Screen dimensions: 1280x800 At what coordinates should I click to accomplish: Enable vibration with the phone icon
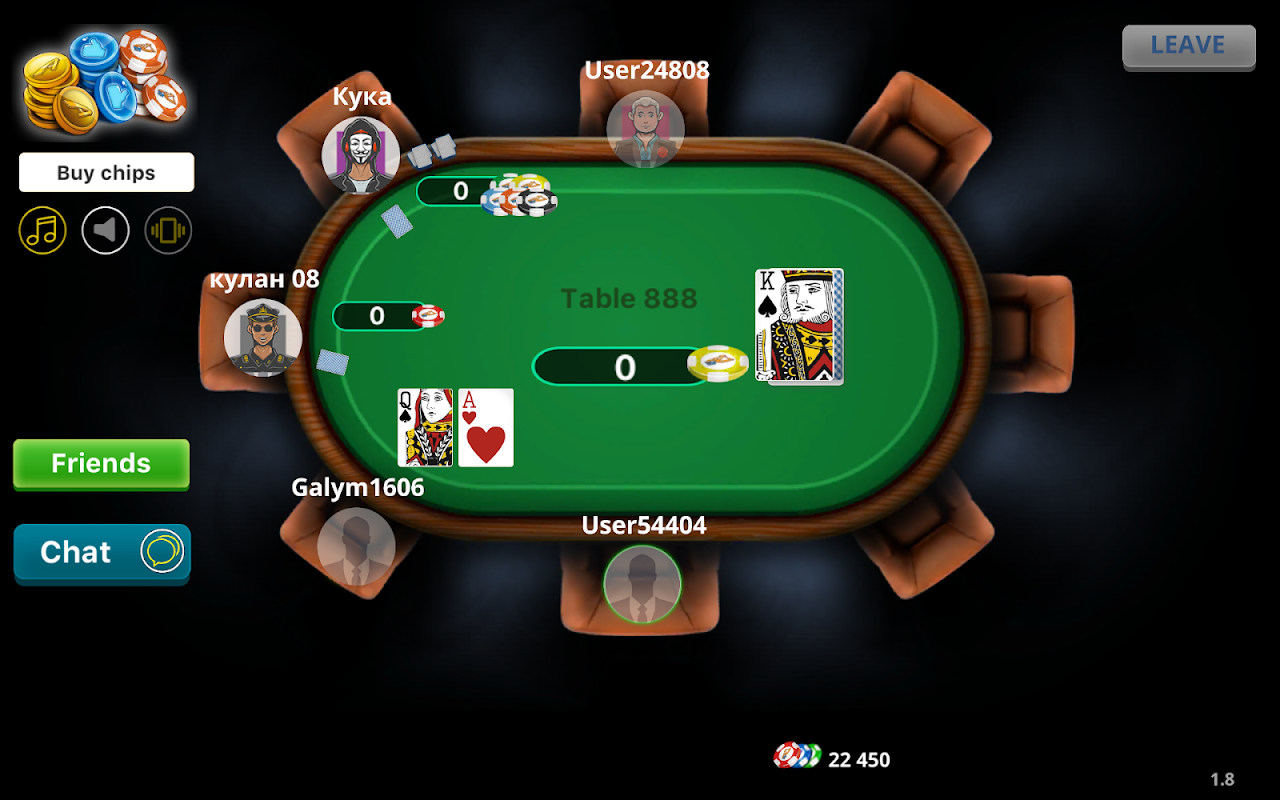pos(168,230)
